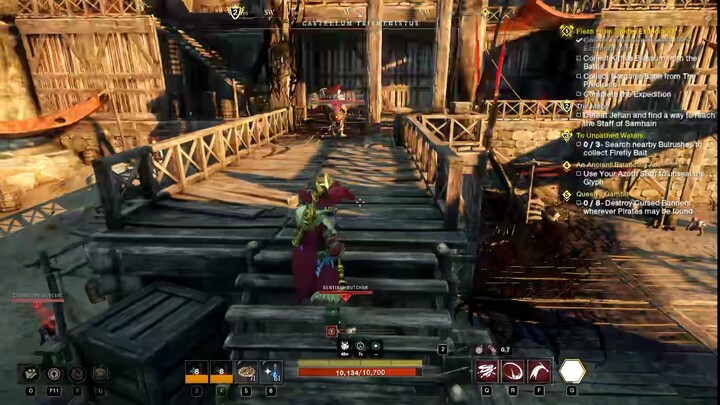720x405 pixels.
Task: Activate the third weapon ability icon
Action: point(539,371)
